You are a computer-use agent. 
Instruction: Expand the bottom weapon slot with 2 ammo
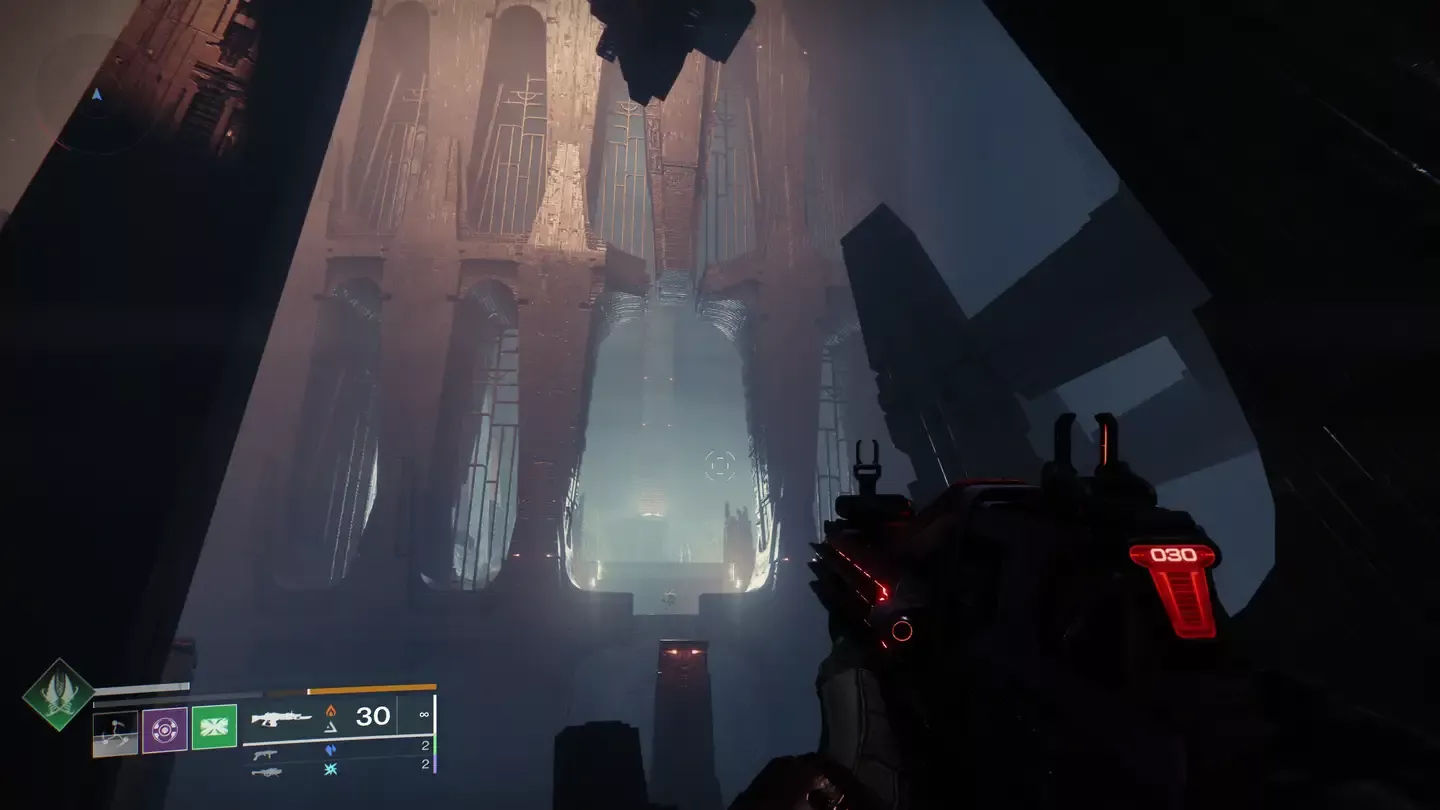point(425,764)
